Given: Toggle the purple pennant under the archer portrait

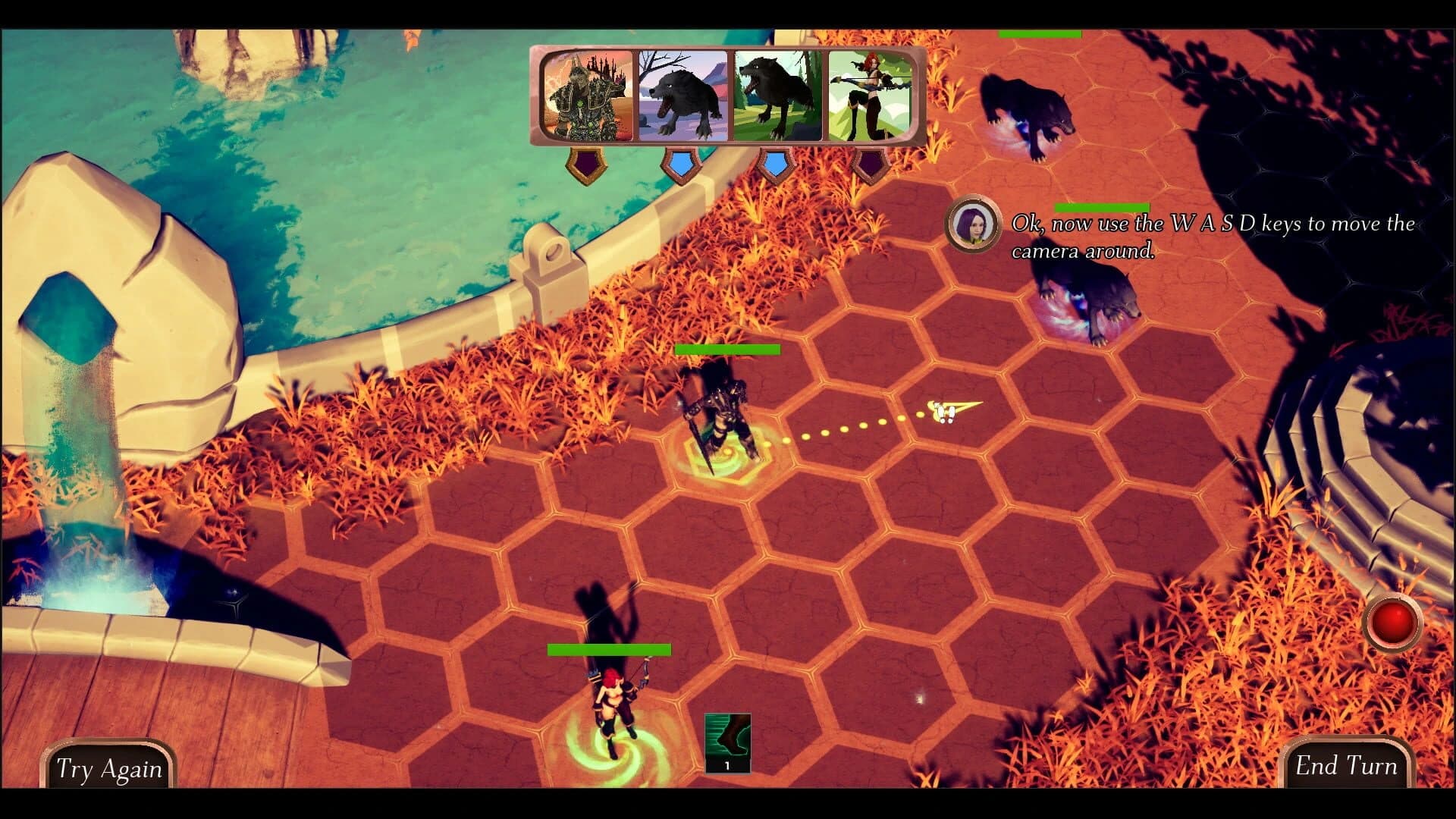Looking at the screenshot, I should [x=871, y=161].
